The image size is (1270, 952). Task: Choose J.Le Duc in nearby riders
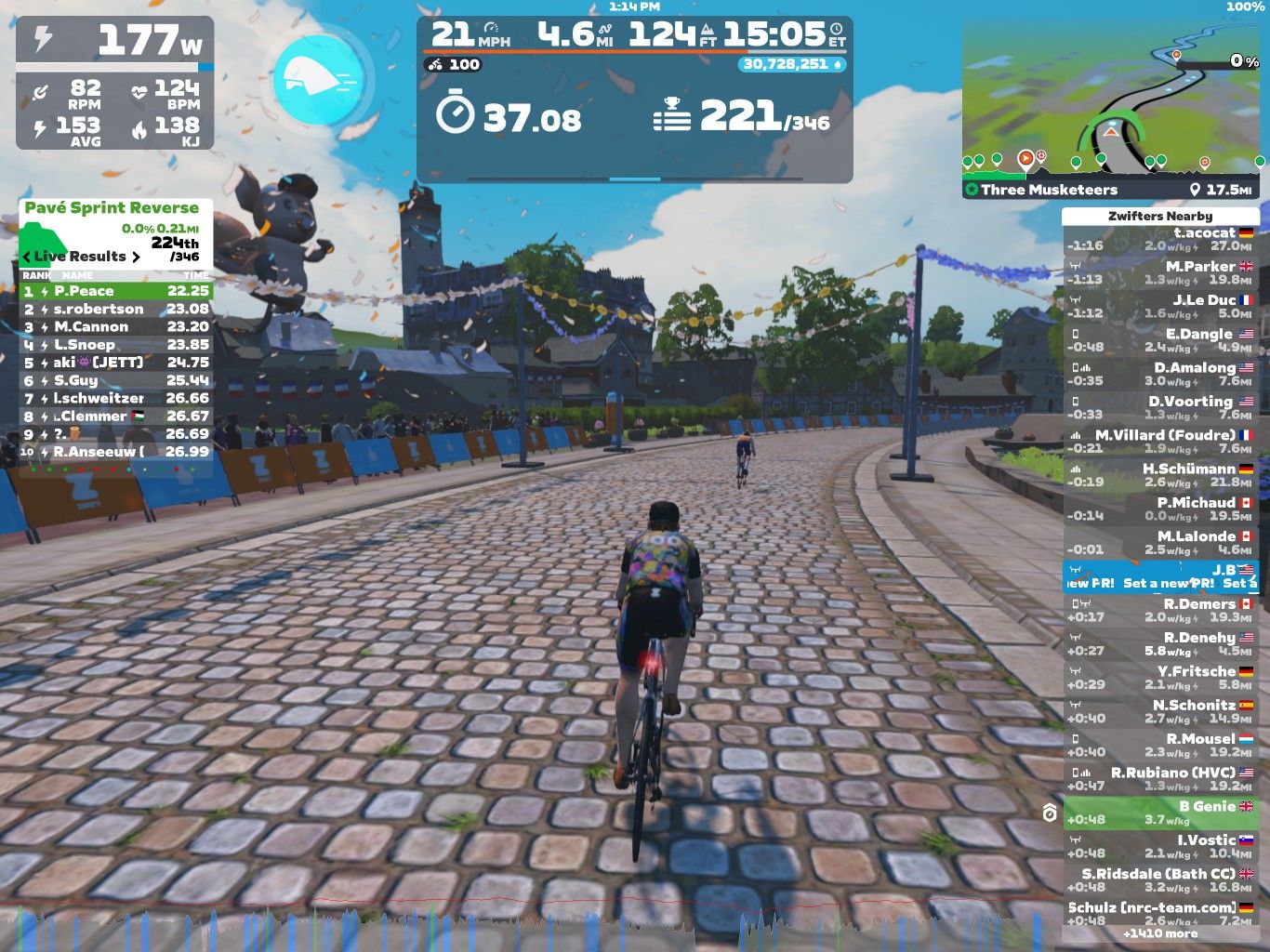[x=1160, y=307]
